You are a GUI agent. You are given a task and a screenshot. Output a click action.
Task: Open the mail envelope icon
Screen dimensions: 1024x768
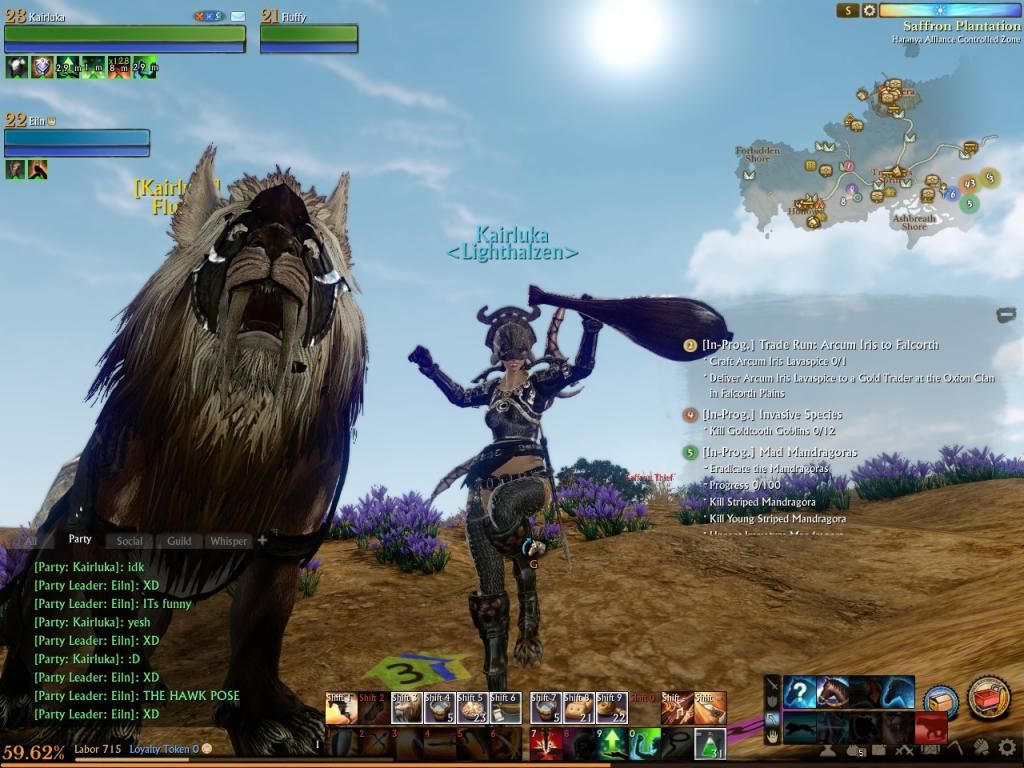click(238, 17)
